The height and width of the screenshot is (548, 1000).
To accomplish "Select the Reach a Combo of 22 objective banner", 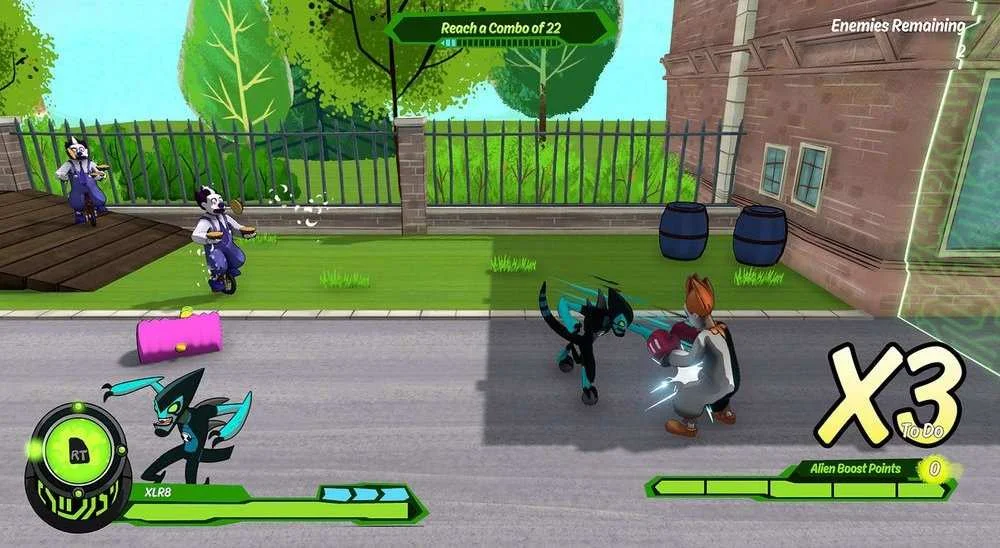I will pos(500,28).
